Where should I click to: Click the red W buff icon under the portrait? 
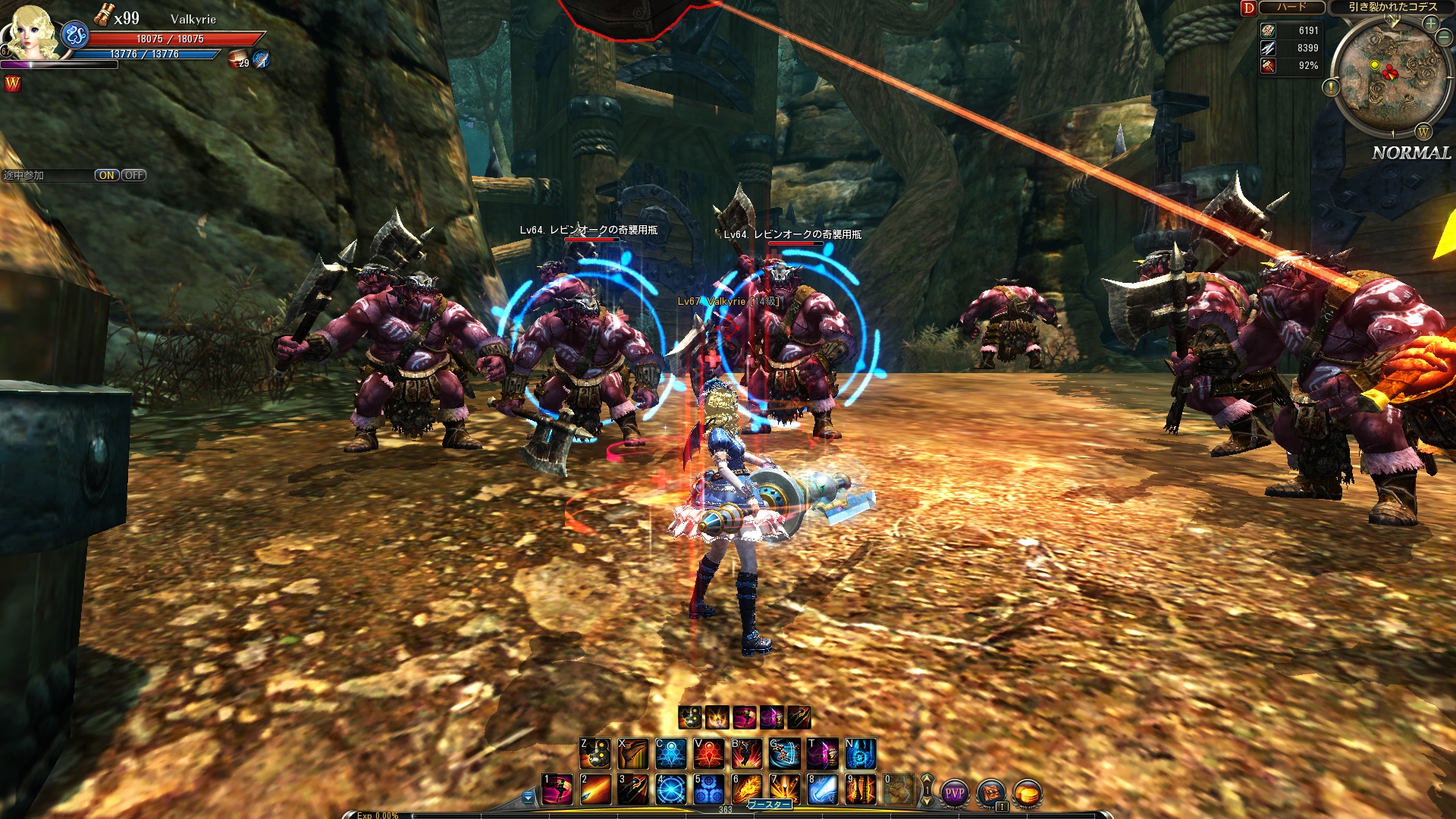pos(13,84)
